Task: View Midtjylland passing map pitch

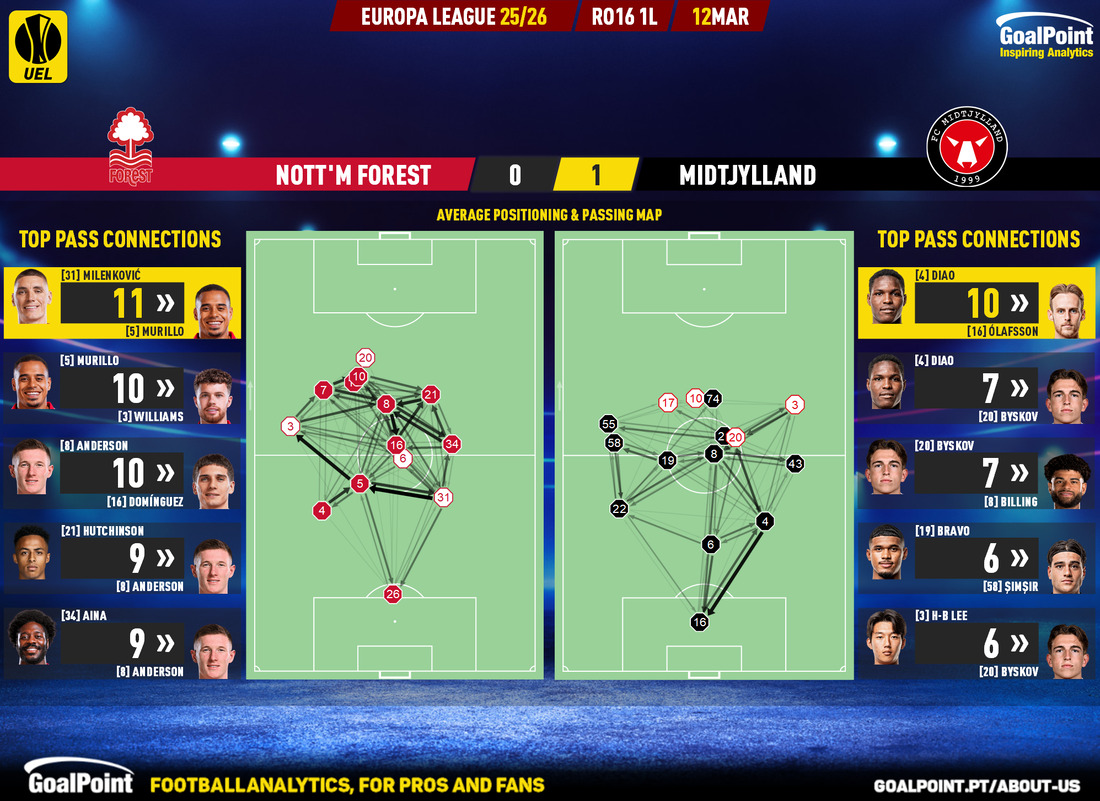Action: (x=703, y=455)
